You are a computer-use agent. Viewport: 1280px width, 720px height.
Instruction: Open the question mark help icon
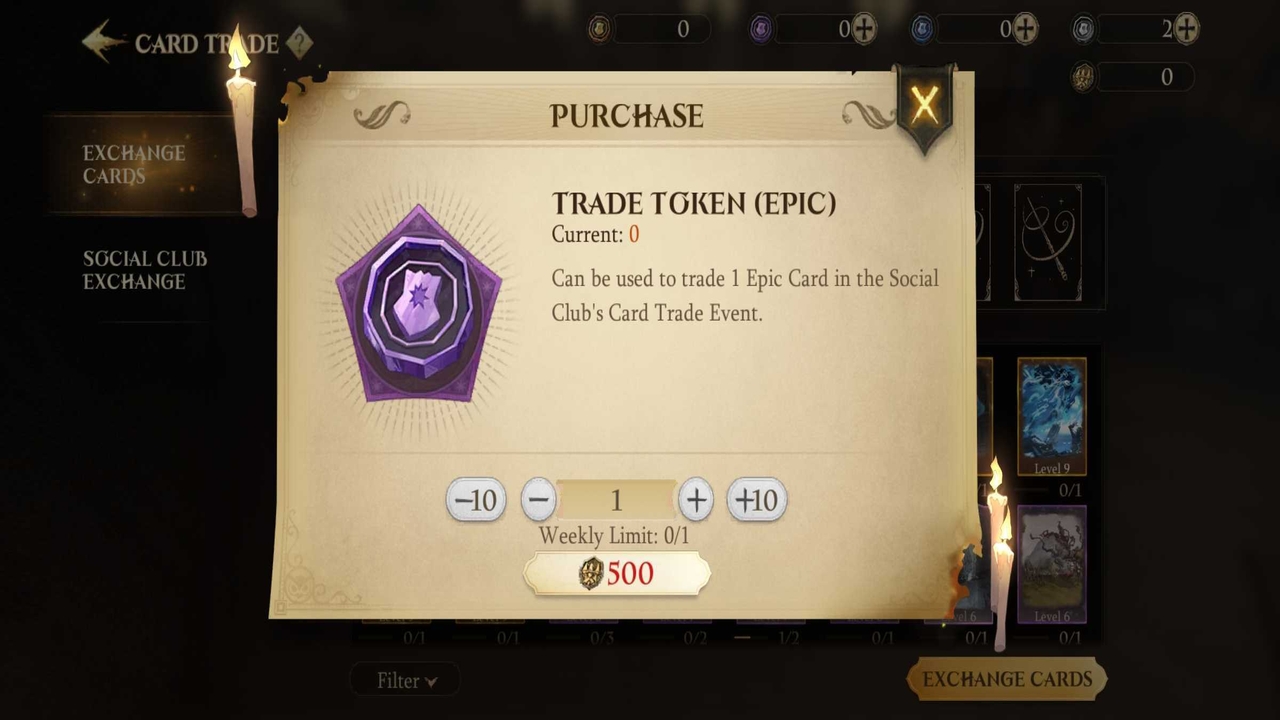tap(300, 44)
